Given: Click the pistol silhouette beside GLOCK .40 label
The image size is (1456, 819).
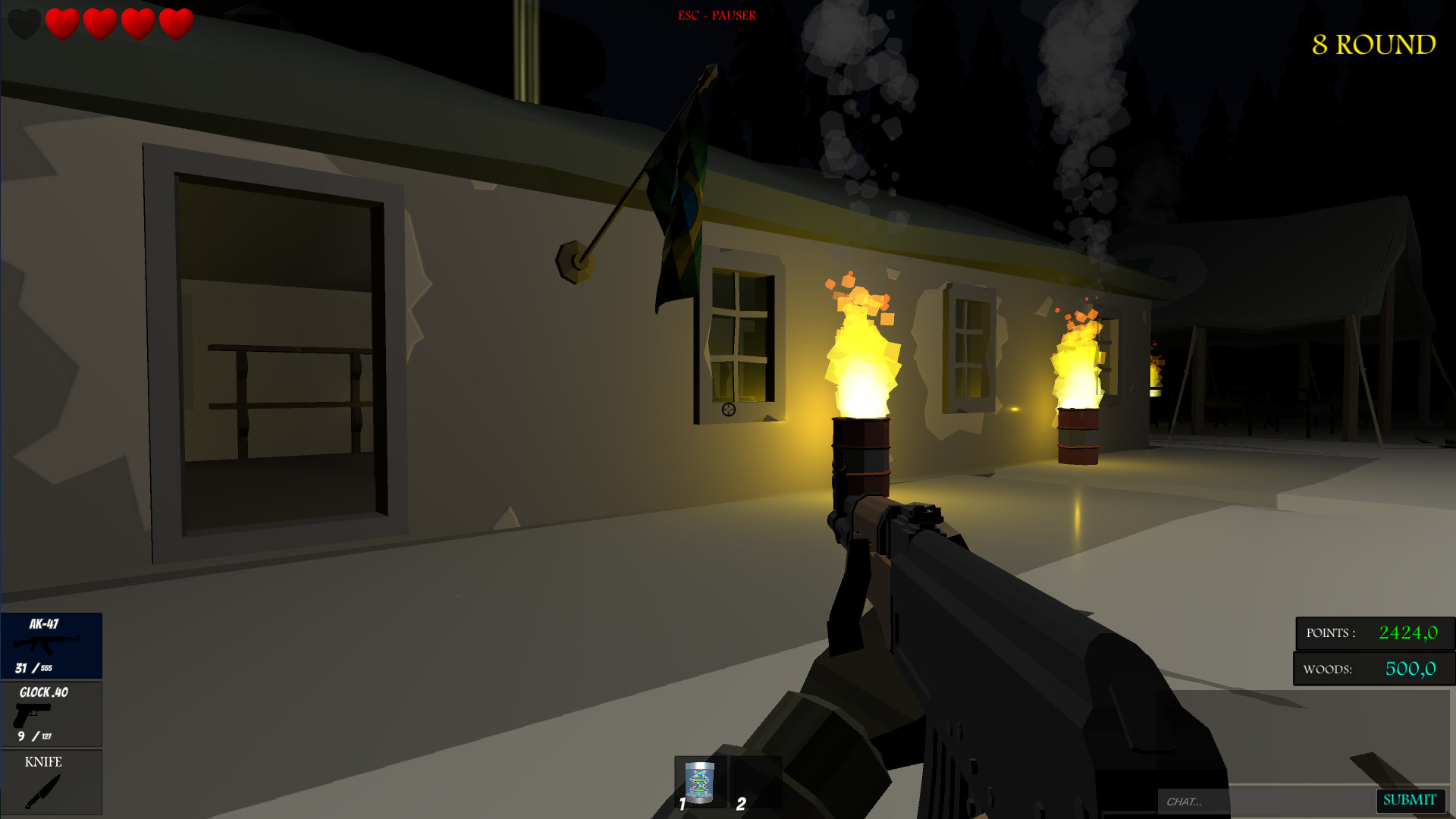Looking at the screenshot, I should [32, 716].
